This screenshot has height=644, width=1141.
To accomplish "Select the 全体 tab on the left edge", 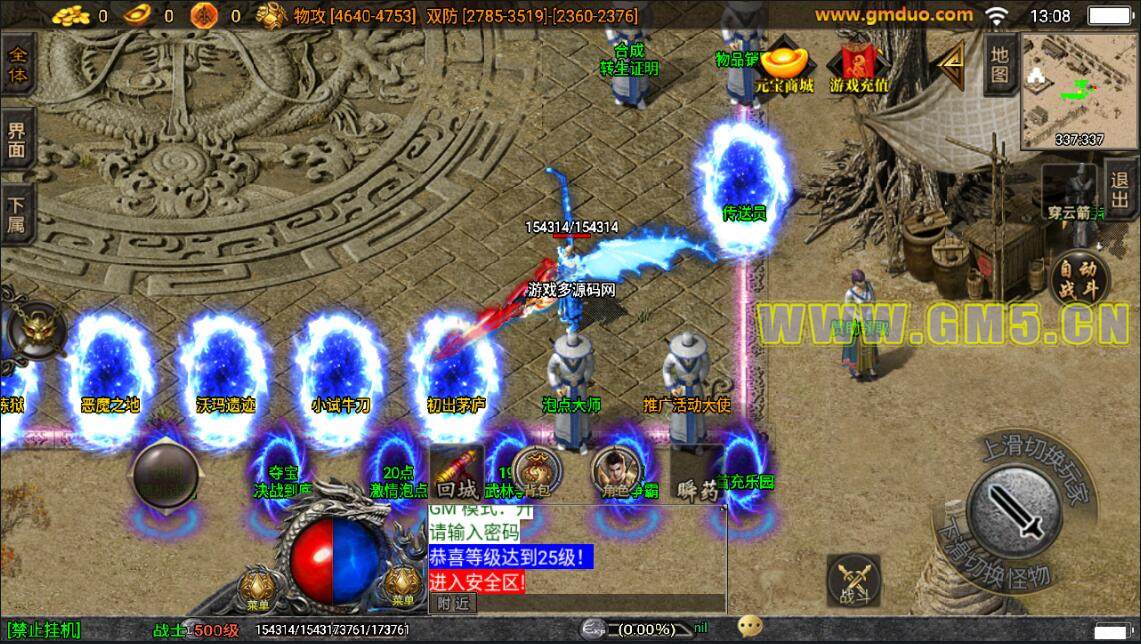I will point(17,63).
